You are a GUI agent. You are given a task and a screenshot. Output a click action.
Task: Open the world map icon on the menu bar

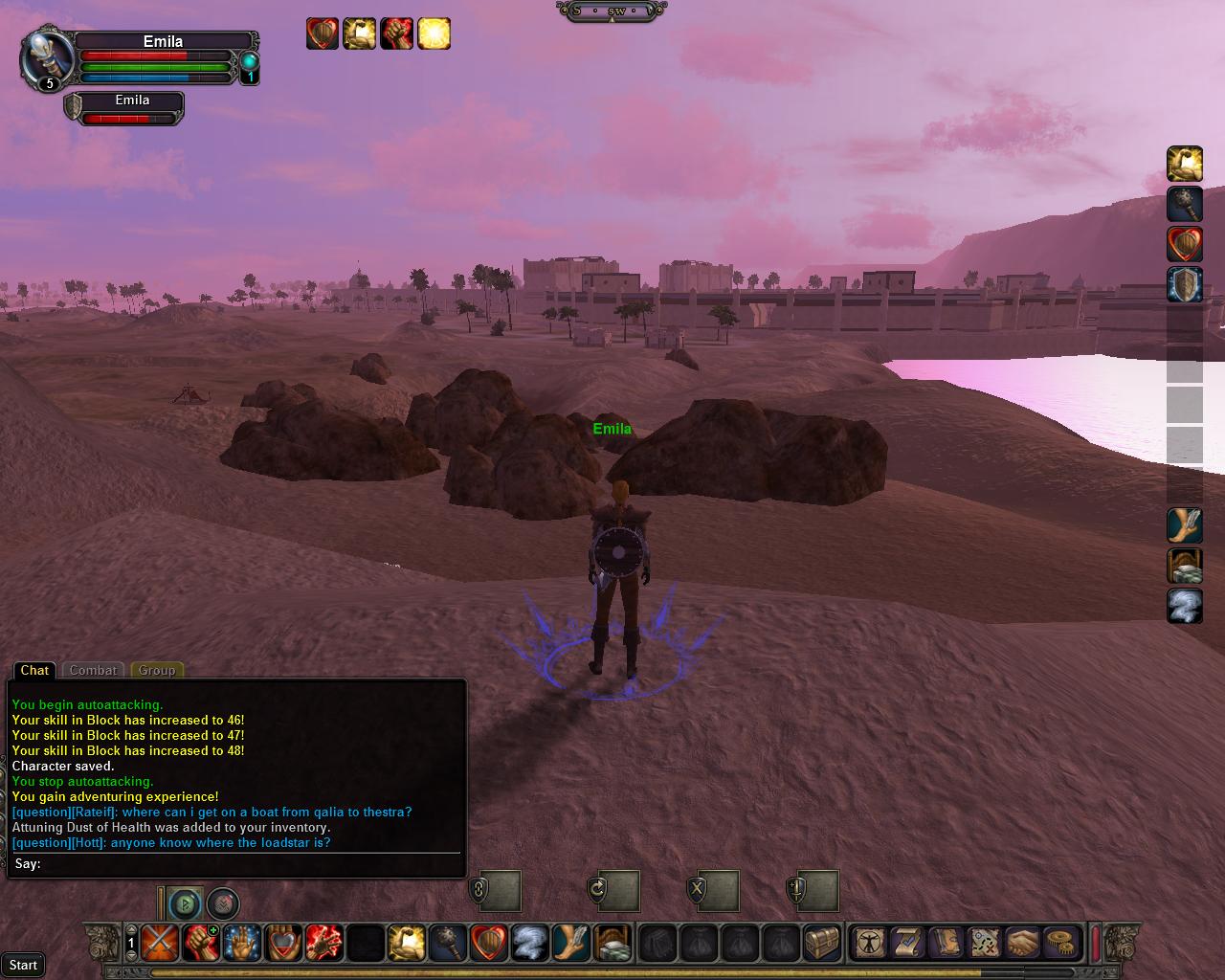point(984,943)
